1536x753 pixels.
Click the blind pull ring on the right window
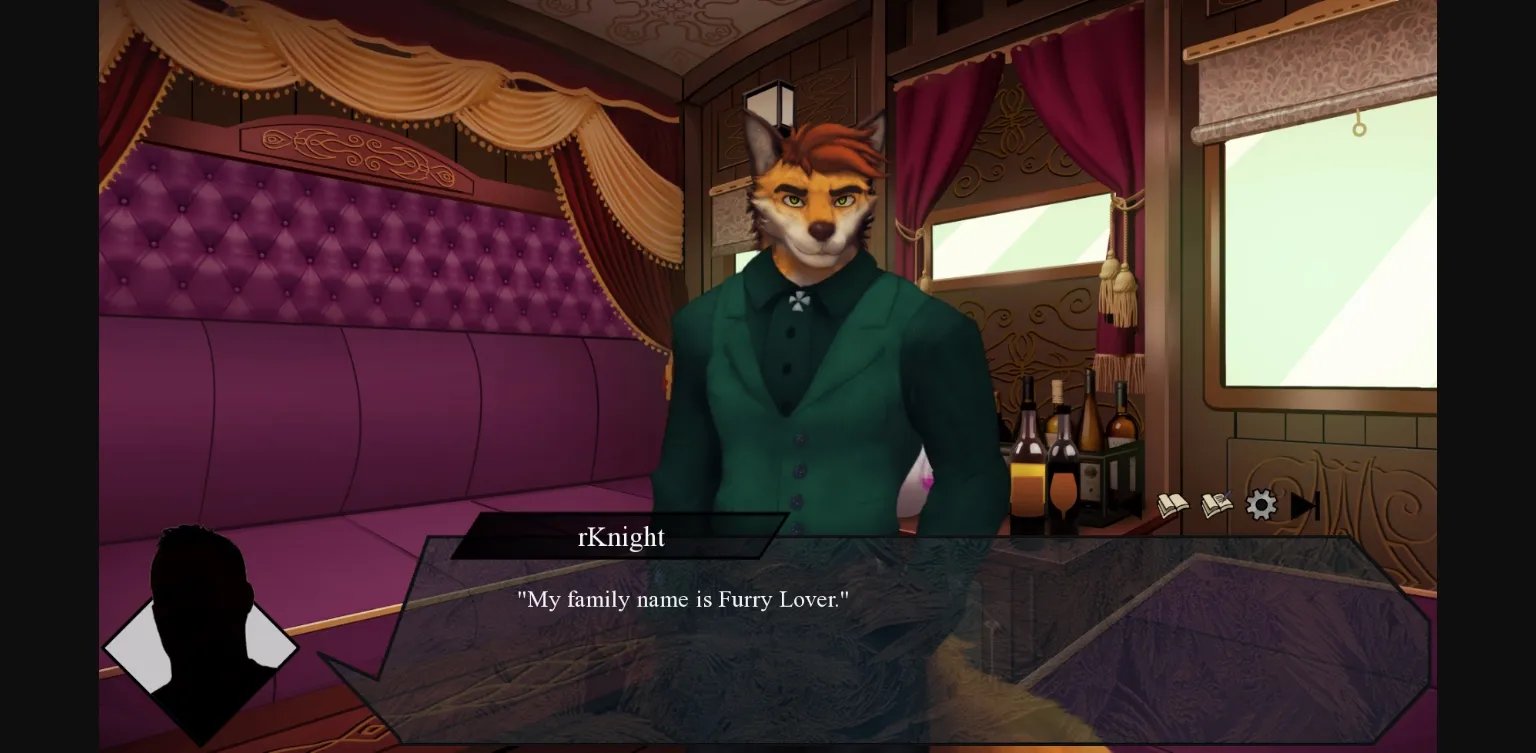coord(1358,128)
